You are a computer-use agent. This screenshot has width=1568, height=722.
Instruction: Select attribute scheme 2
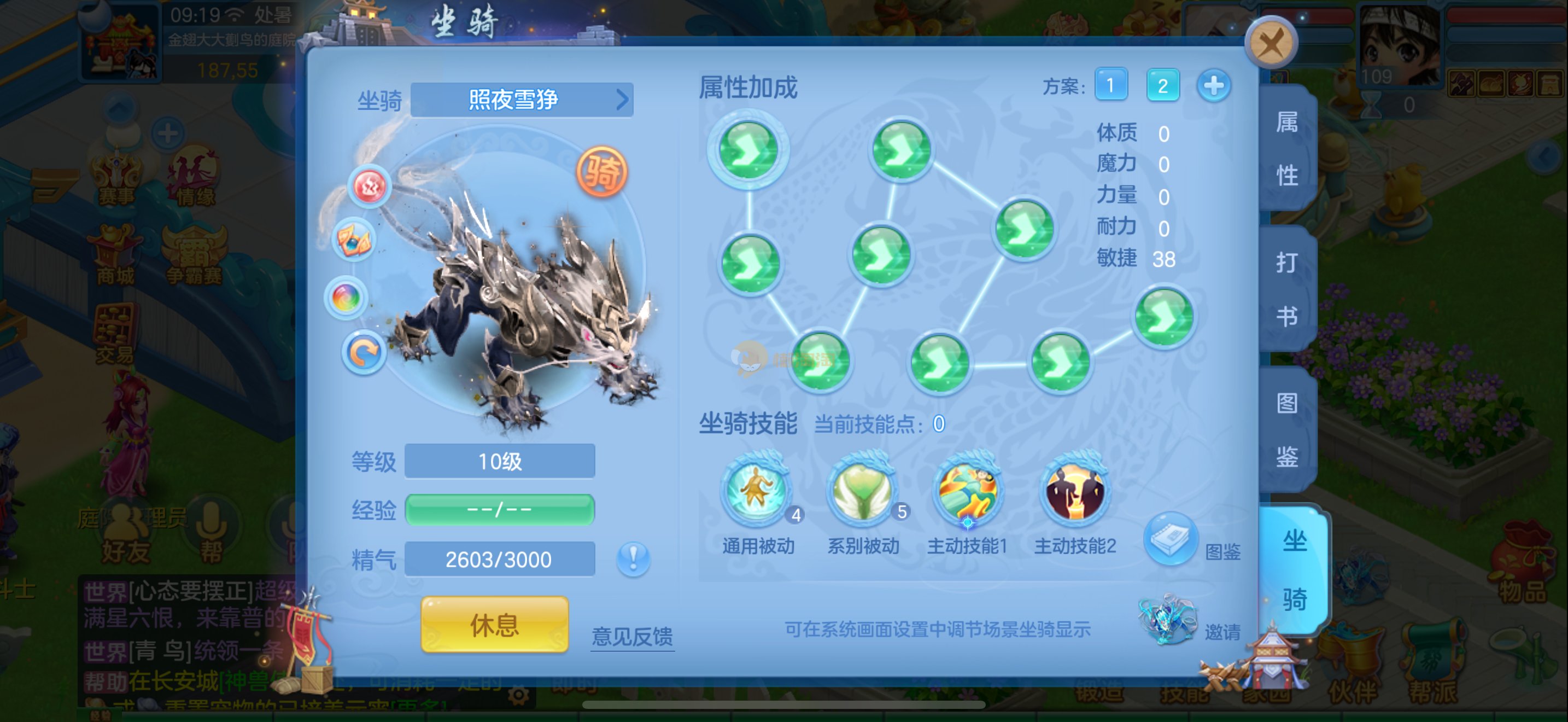pos(1162,85)
